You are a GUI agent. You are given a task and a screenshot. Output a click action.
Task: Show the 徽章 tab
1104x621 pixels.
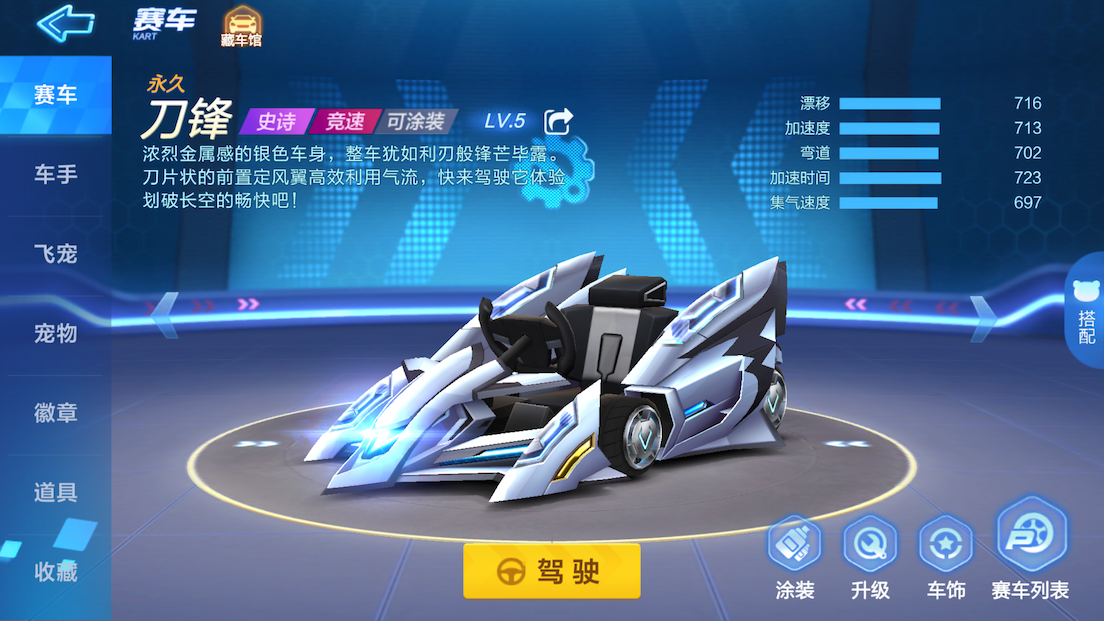tap(55, 412)
